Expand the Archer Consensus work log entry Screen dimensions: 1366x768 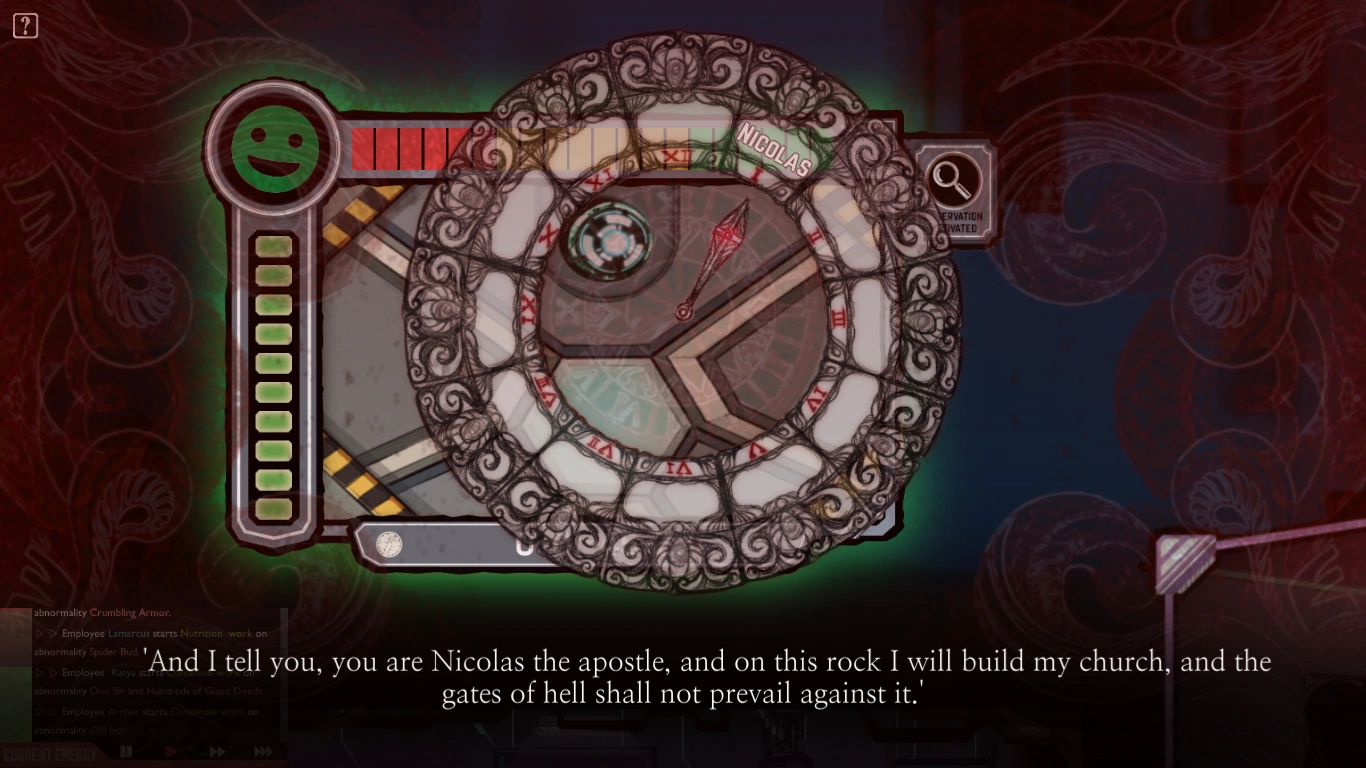(46, 712)
